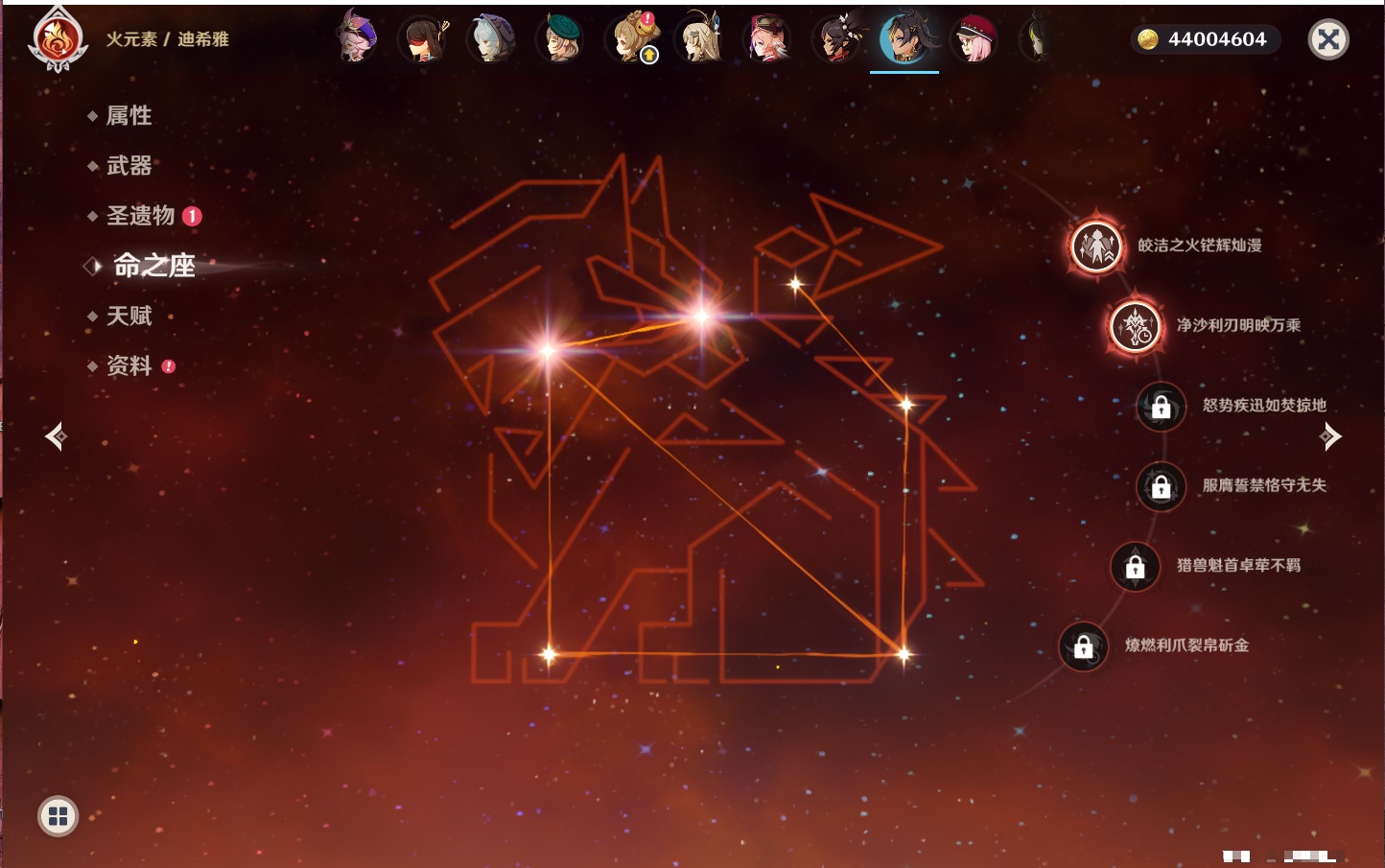Viewport: 1385px width, 868px height.
Task: Select the red-blindfolded character portrait
Action: [x=423, y=39]
